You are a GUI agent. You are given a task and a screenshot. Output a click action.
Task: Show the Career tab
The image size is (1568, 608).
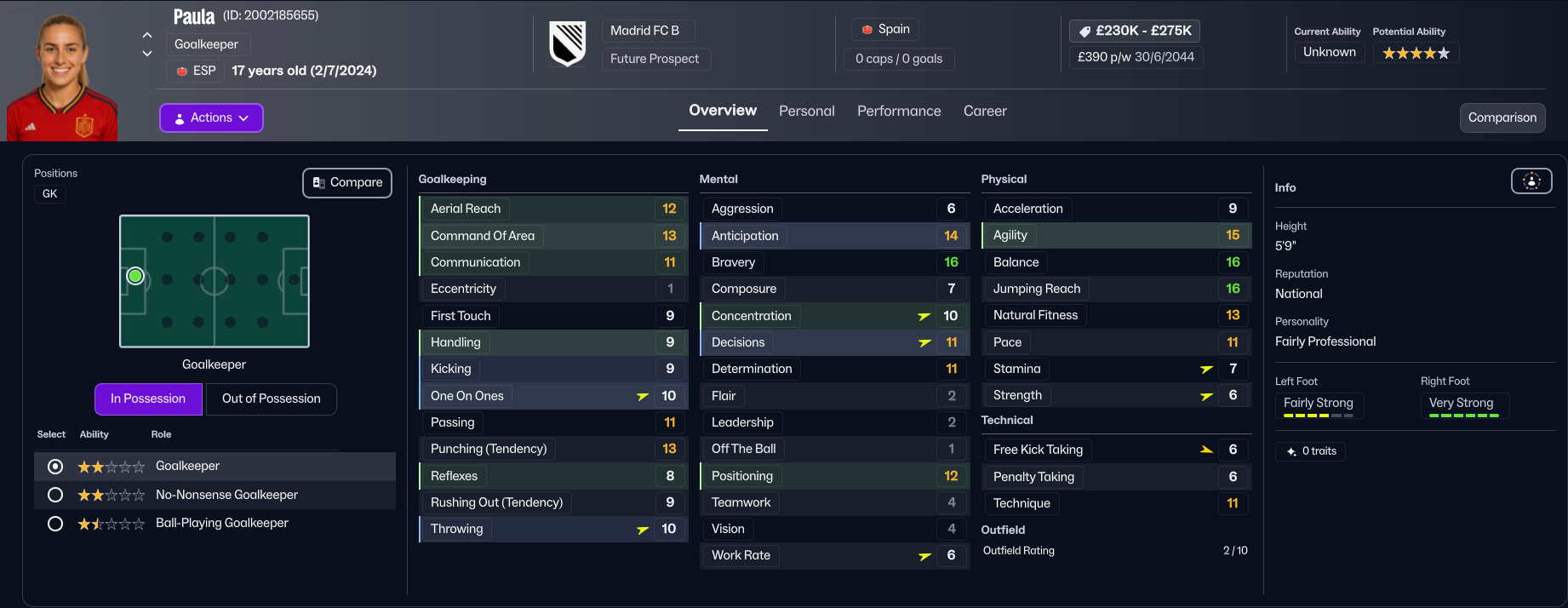coord(984,112)
